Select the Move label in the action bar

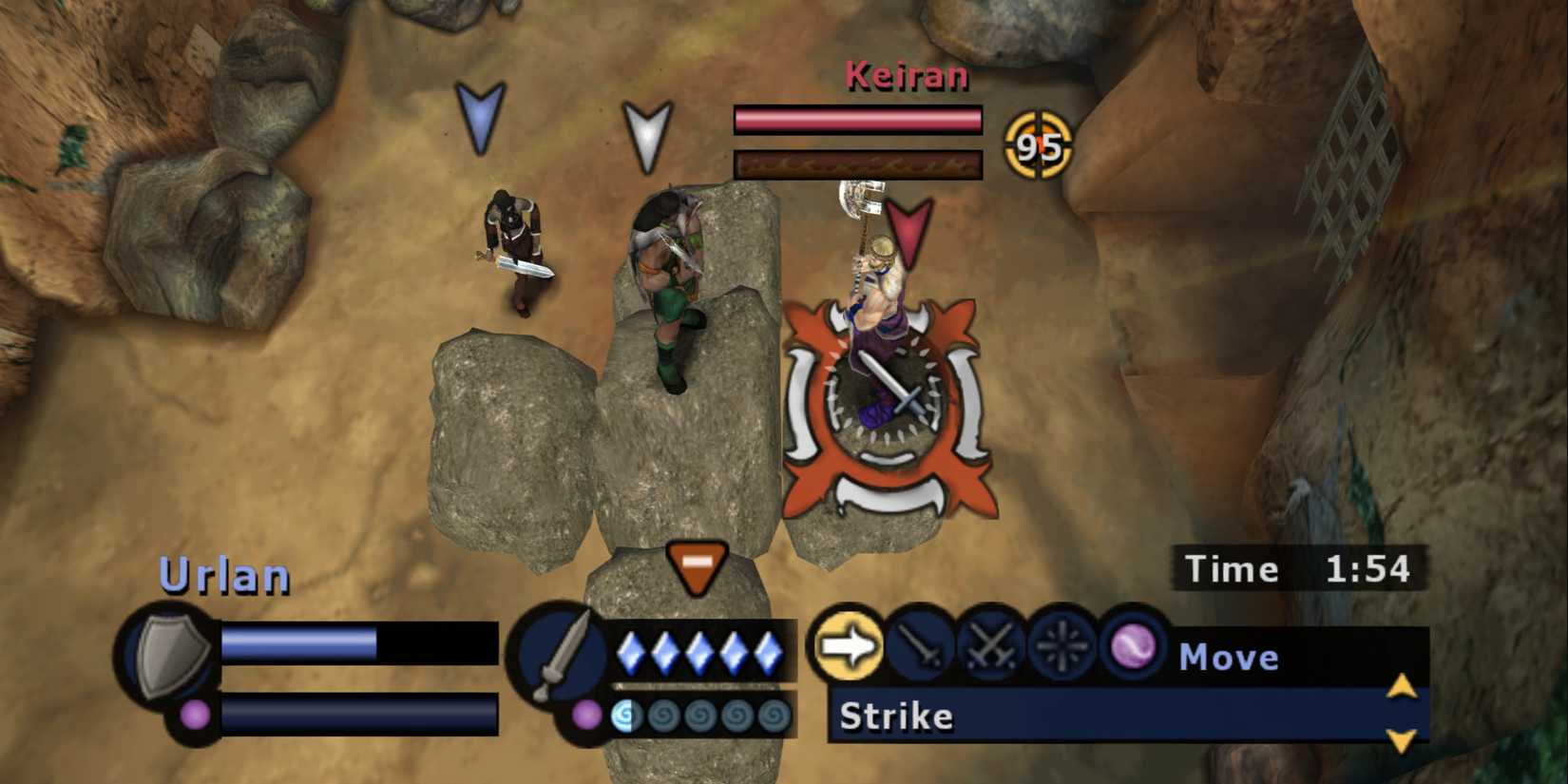tap(1228, 657)
